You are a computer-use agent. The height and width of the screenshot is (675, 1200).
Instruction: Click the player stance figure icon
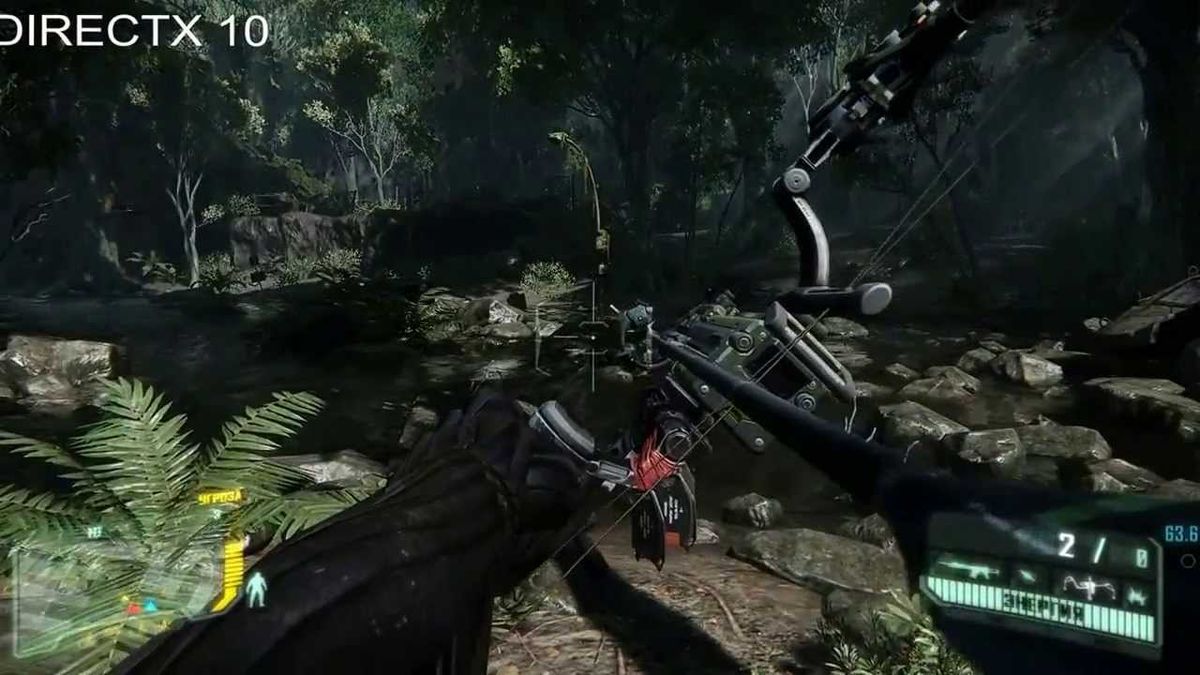[x=257, y=589]
